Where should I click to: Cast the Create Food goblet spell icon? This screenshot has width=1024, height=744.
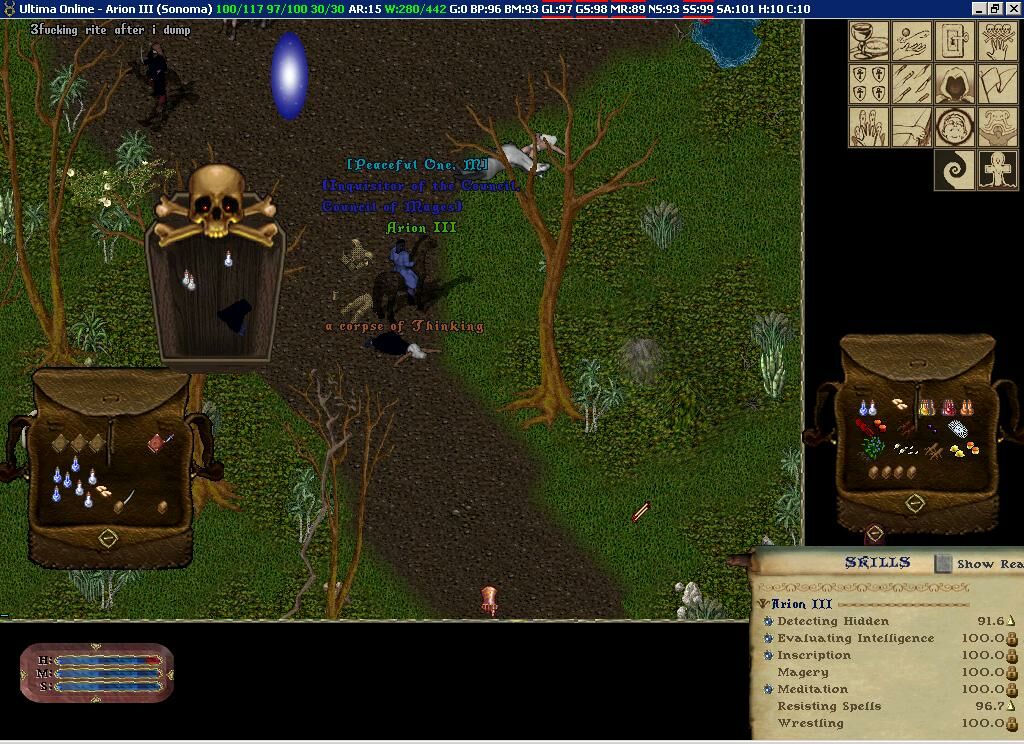point(869,41)
